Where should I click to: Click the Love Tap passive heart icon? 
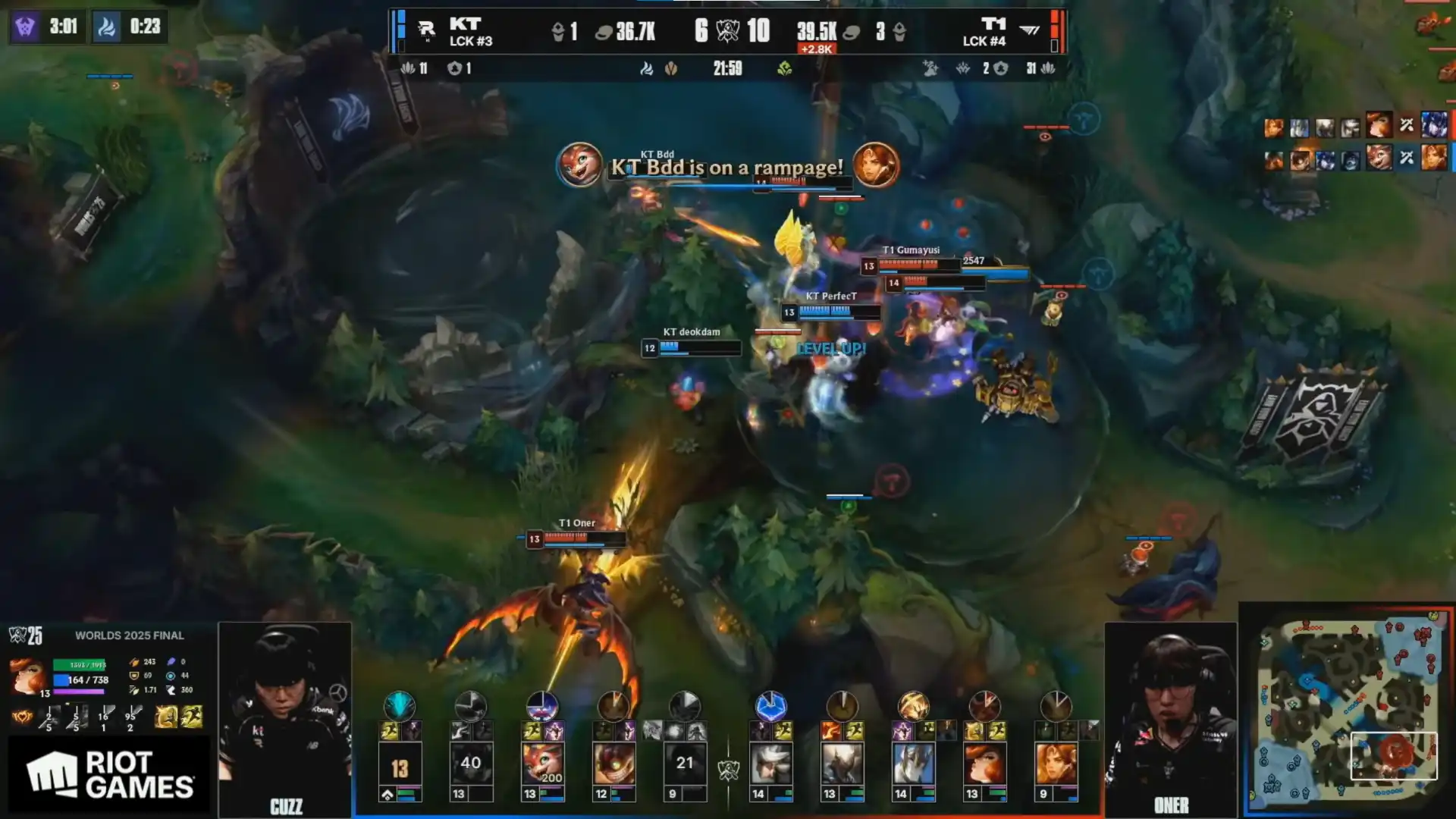pos(23,716)
